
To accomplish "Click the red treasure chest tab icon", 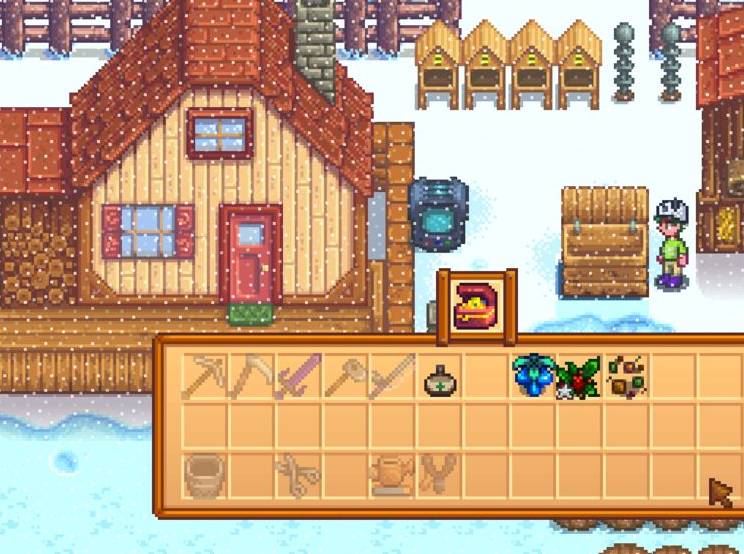I will tap(477, 306).
